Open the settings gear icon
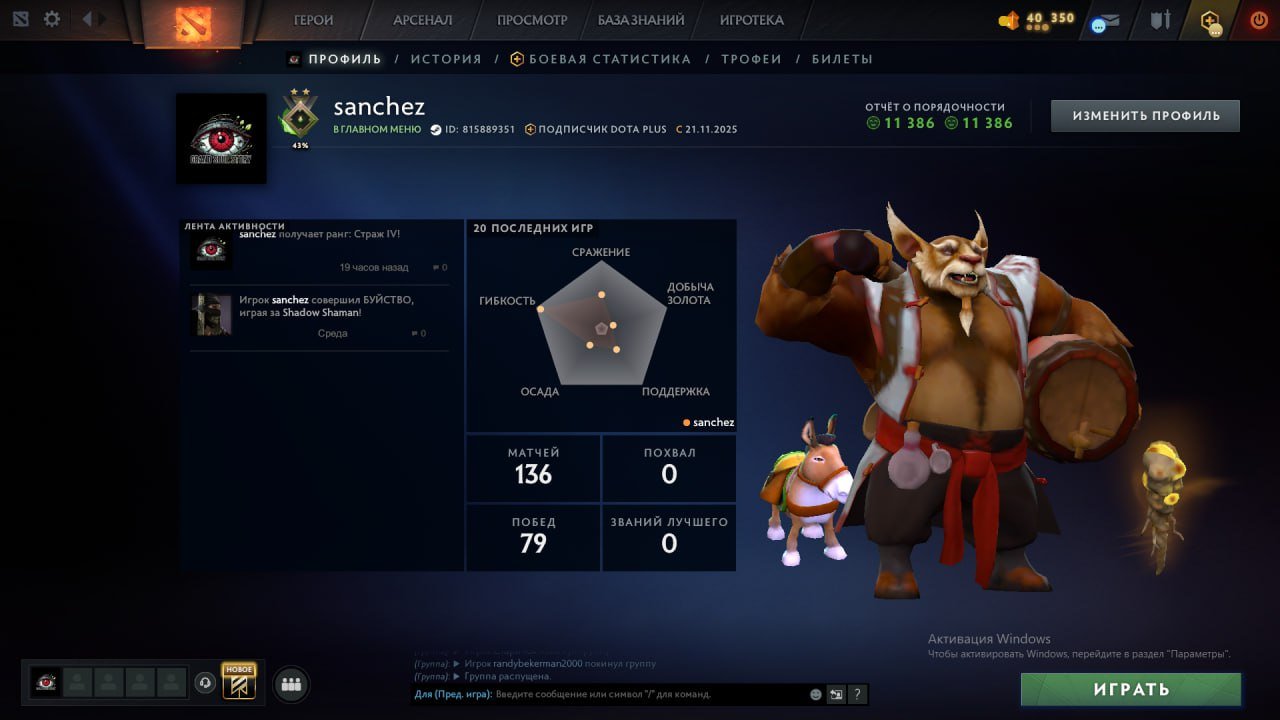 click(x=50, y=18)
